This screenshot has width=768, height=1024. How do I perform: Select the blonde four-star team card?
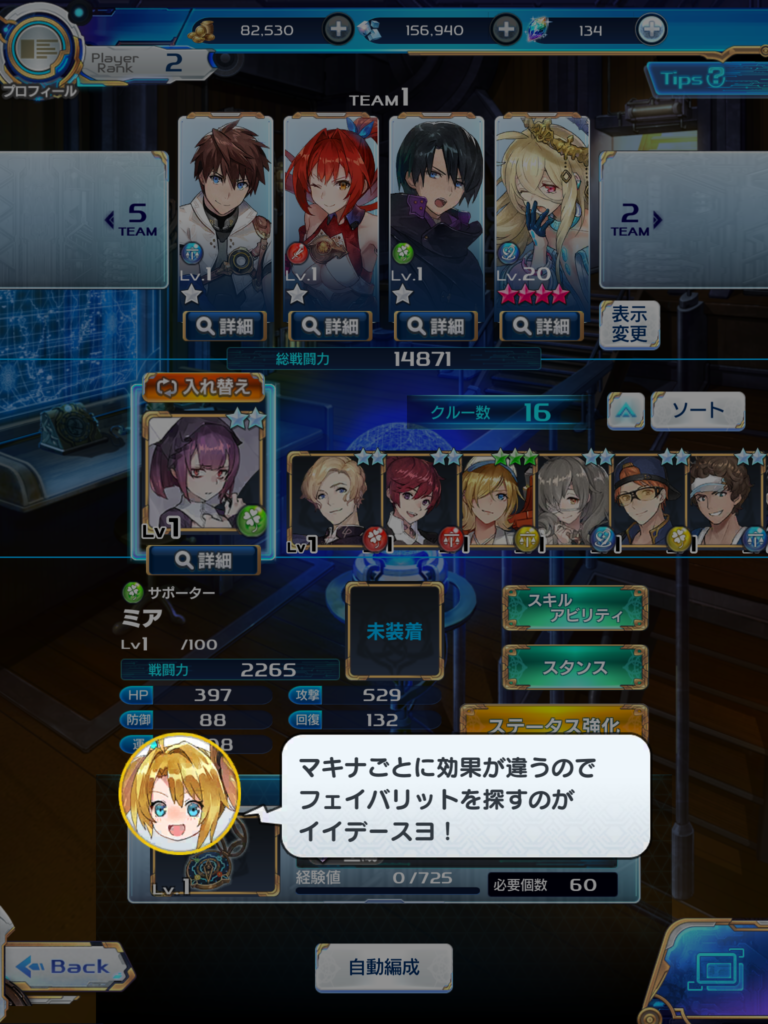(542, 210)
